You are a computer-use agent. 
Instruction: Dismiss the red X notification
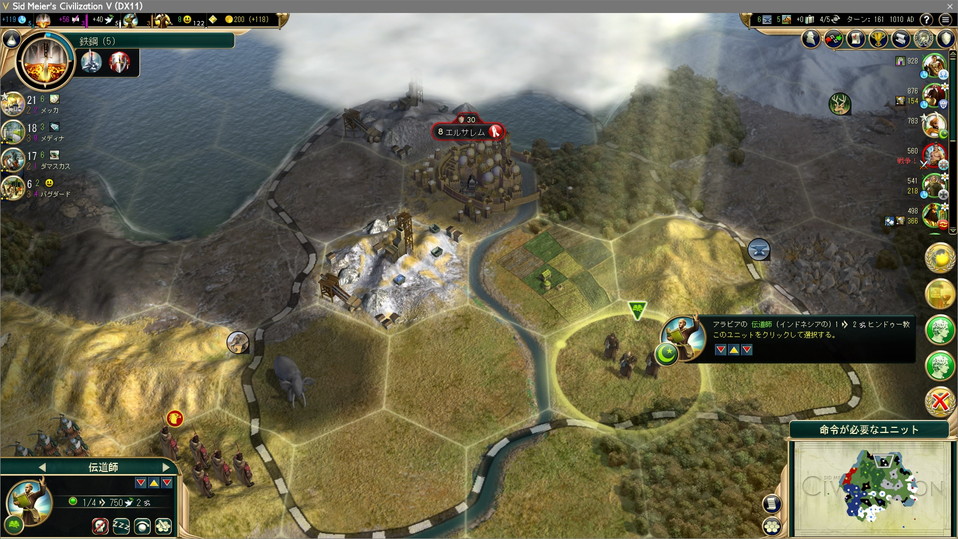coord(940,402)
